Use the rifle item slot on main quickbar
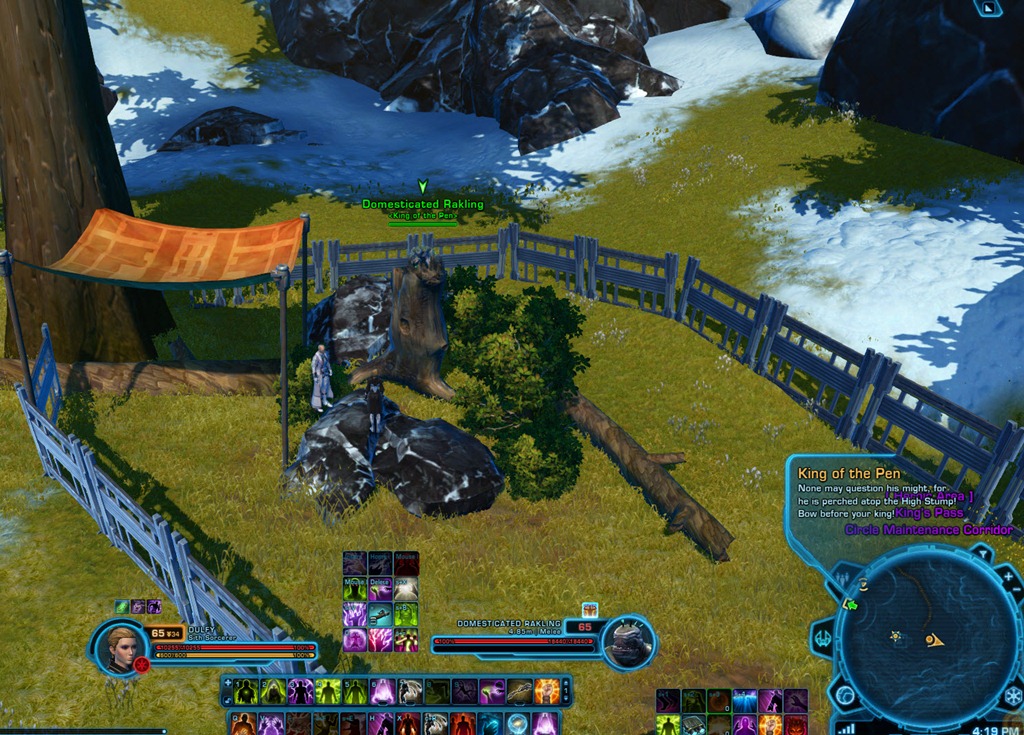The width and height of the screenshot is (1024, 735). pos(519,691)
